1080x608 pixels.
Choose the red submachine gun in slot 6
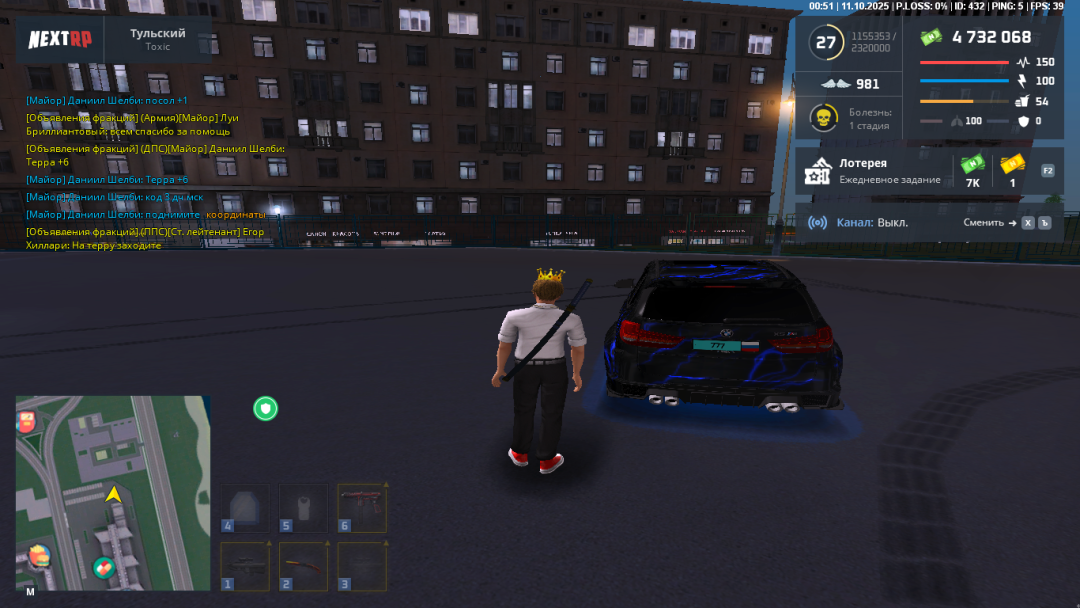361,508
